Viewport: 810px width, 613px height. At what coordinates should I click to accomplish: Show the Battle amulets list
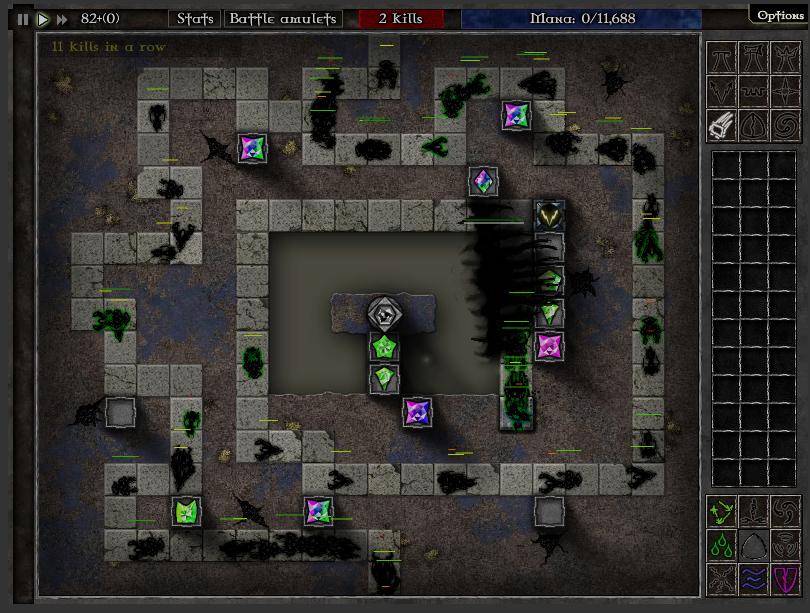(284, 18)
